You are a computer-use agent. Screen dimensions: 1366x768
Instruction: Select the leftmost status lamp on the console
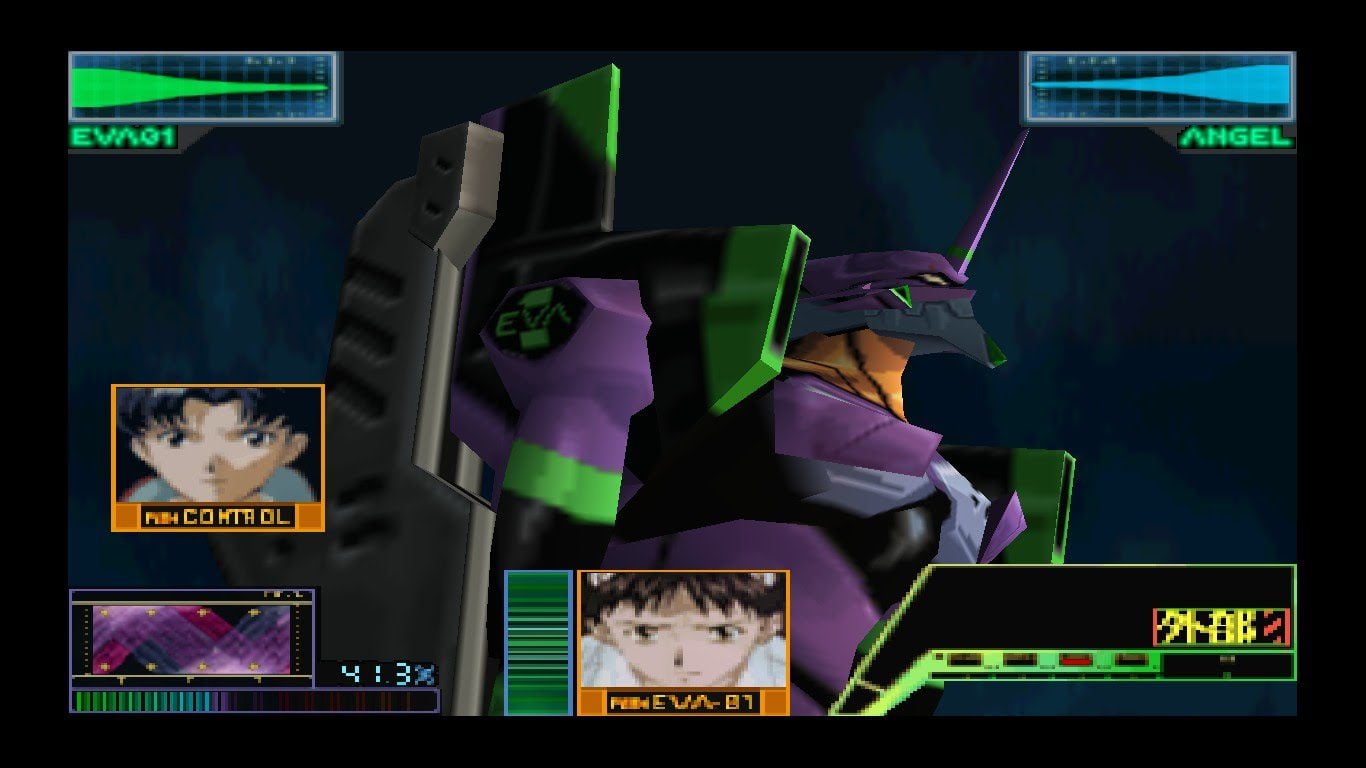(965, 659)
